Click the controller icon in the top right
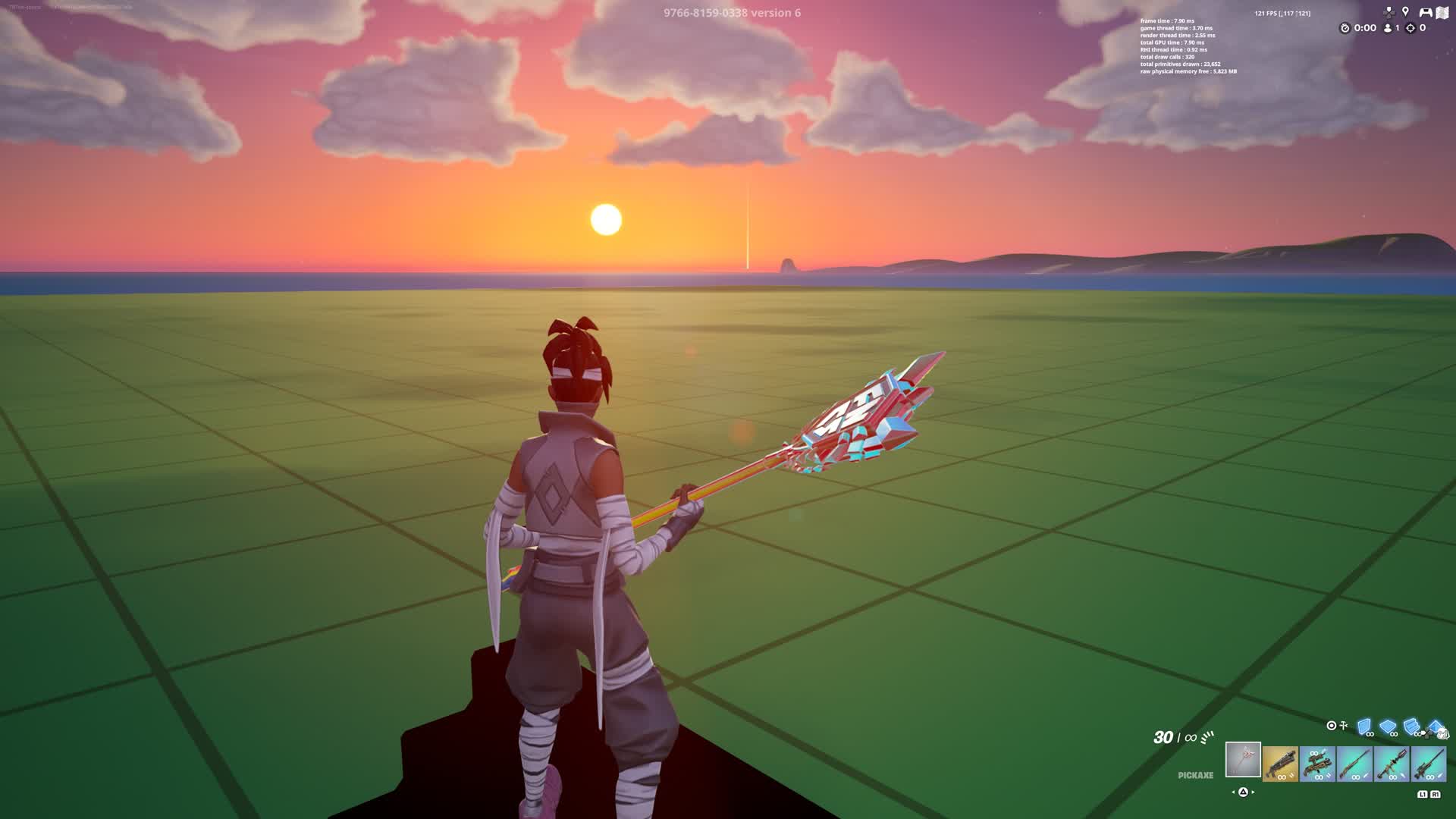This screenshot has height=819, width=1456. pos(1425,12)
